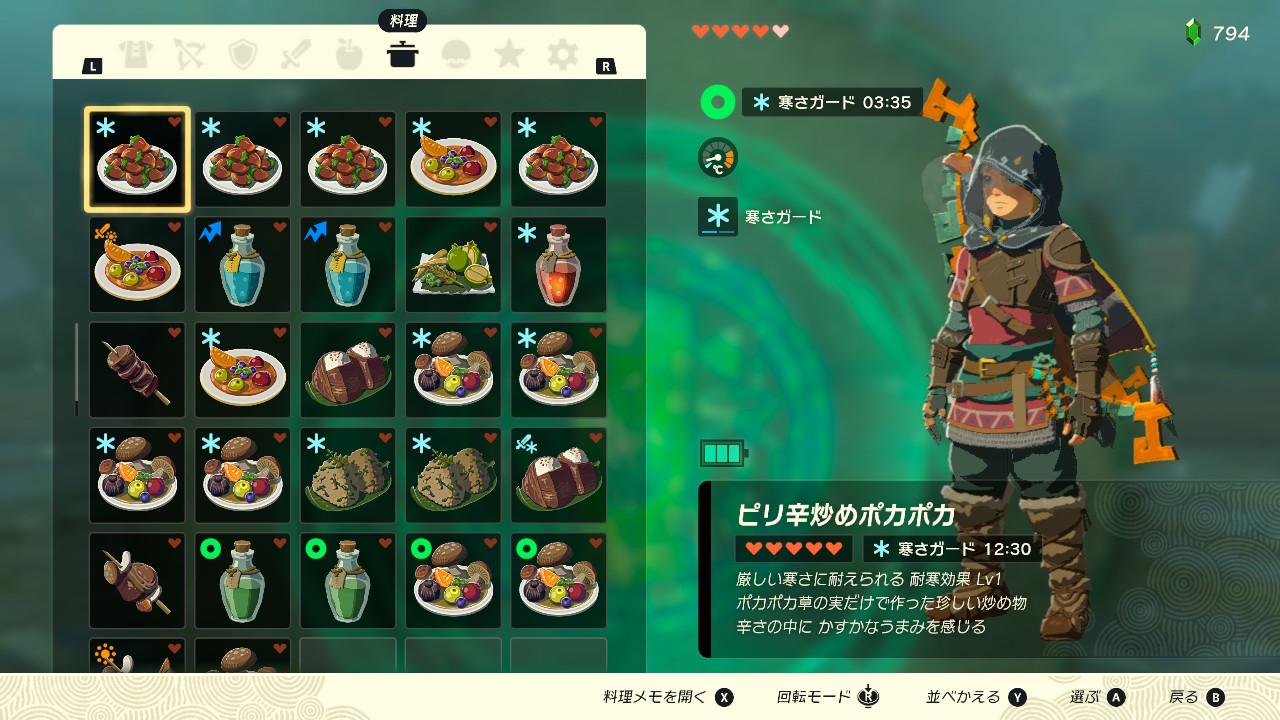Image resolution: width=1280 pixels, height=720 pixels.
Task: Open the apple materials tab
Action: [349, 55]
